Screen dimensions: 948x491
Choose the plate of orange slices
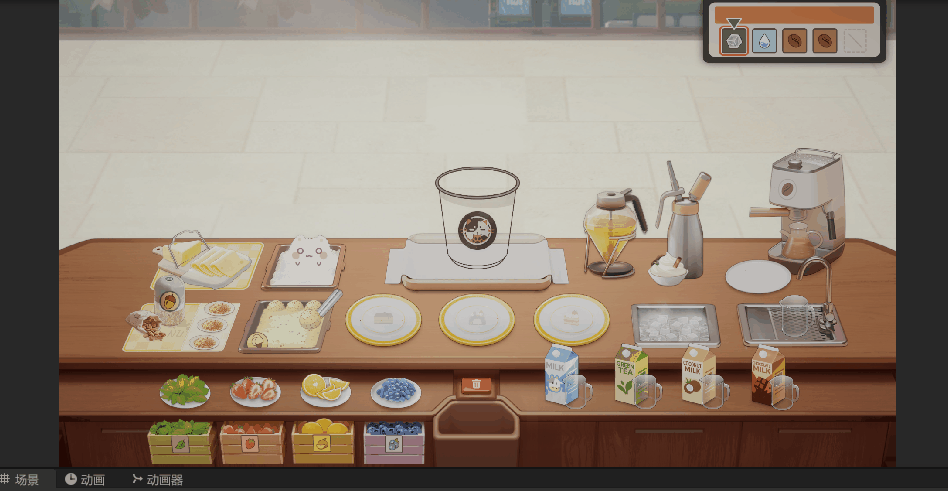tap(325, 389)
